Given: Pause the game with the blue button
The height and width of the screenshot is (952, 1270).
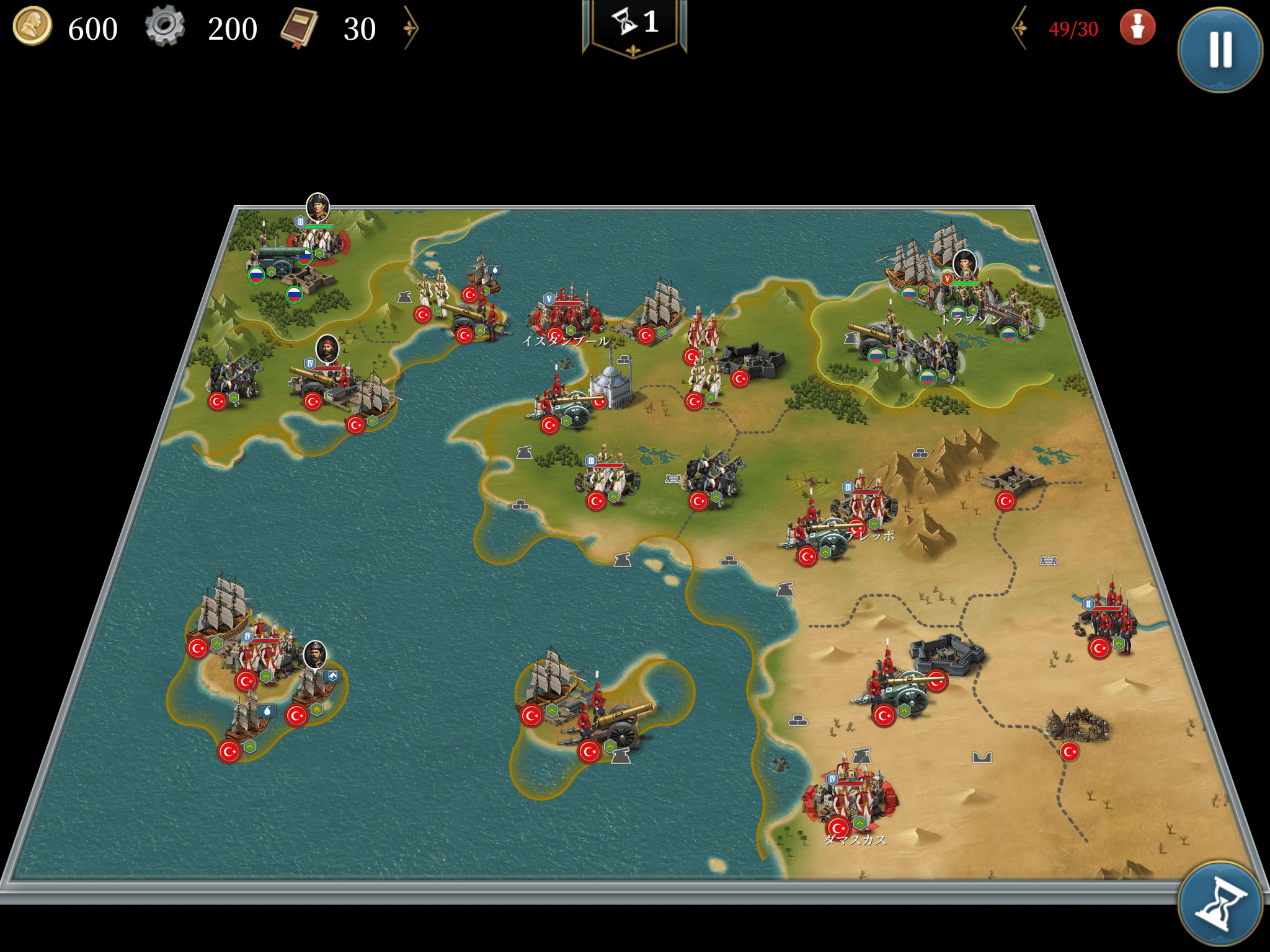Looking at the screenshot, I should pos(1220,49).
